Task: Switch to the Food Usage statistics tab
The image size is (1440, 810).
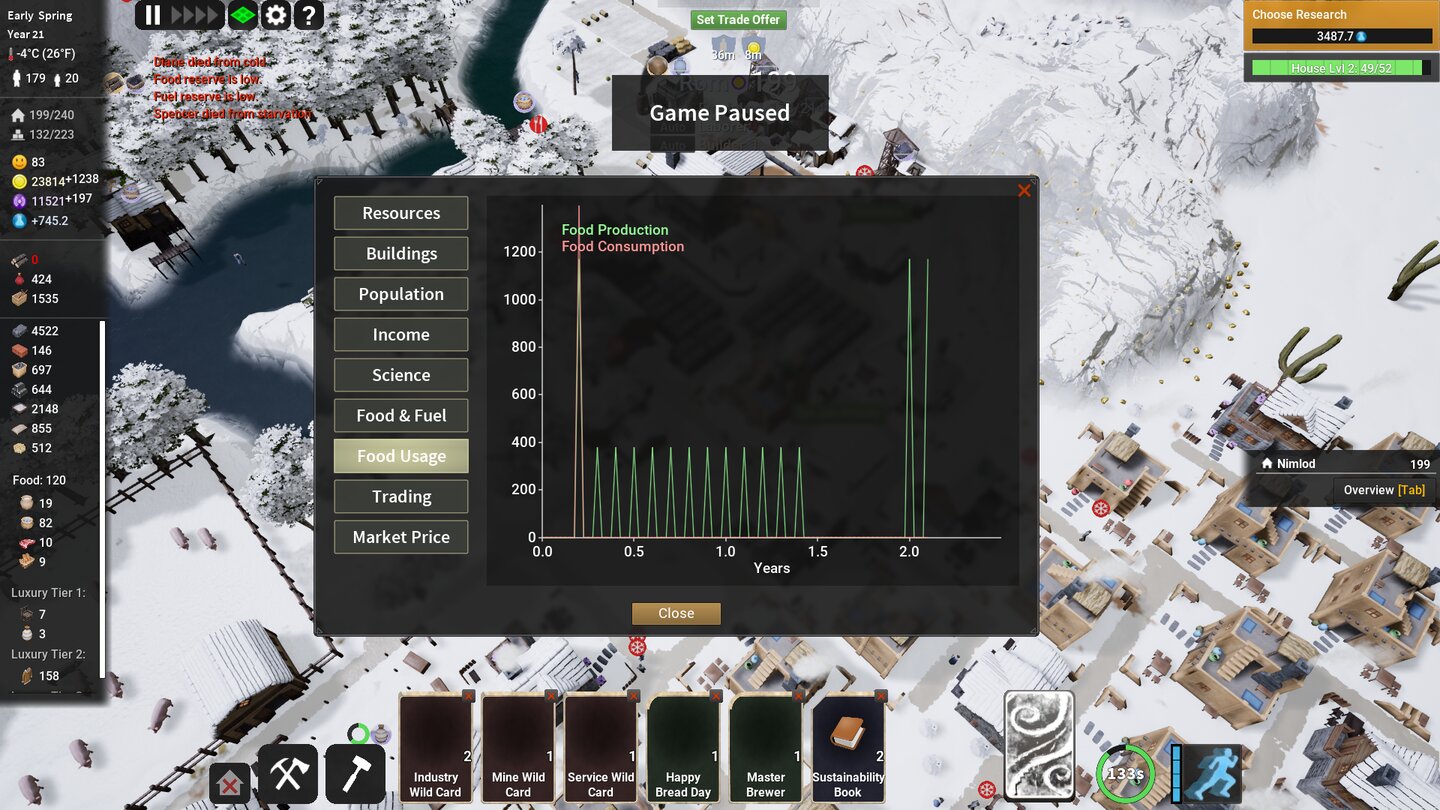Action: 400,456
